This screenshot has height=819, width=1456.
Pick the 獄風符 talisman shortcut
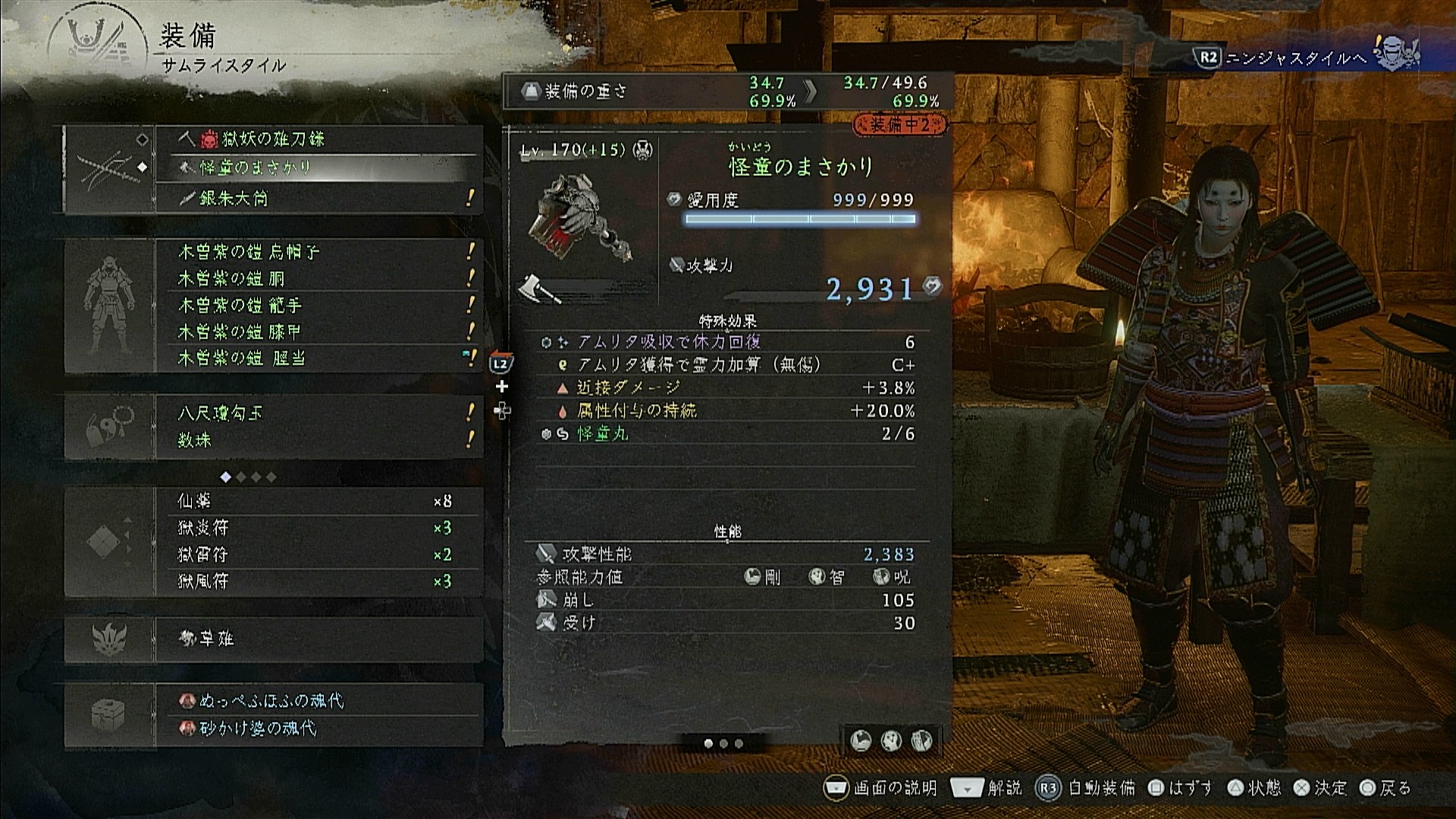pos(318,581)
